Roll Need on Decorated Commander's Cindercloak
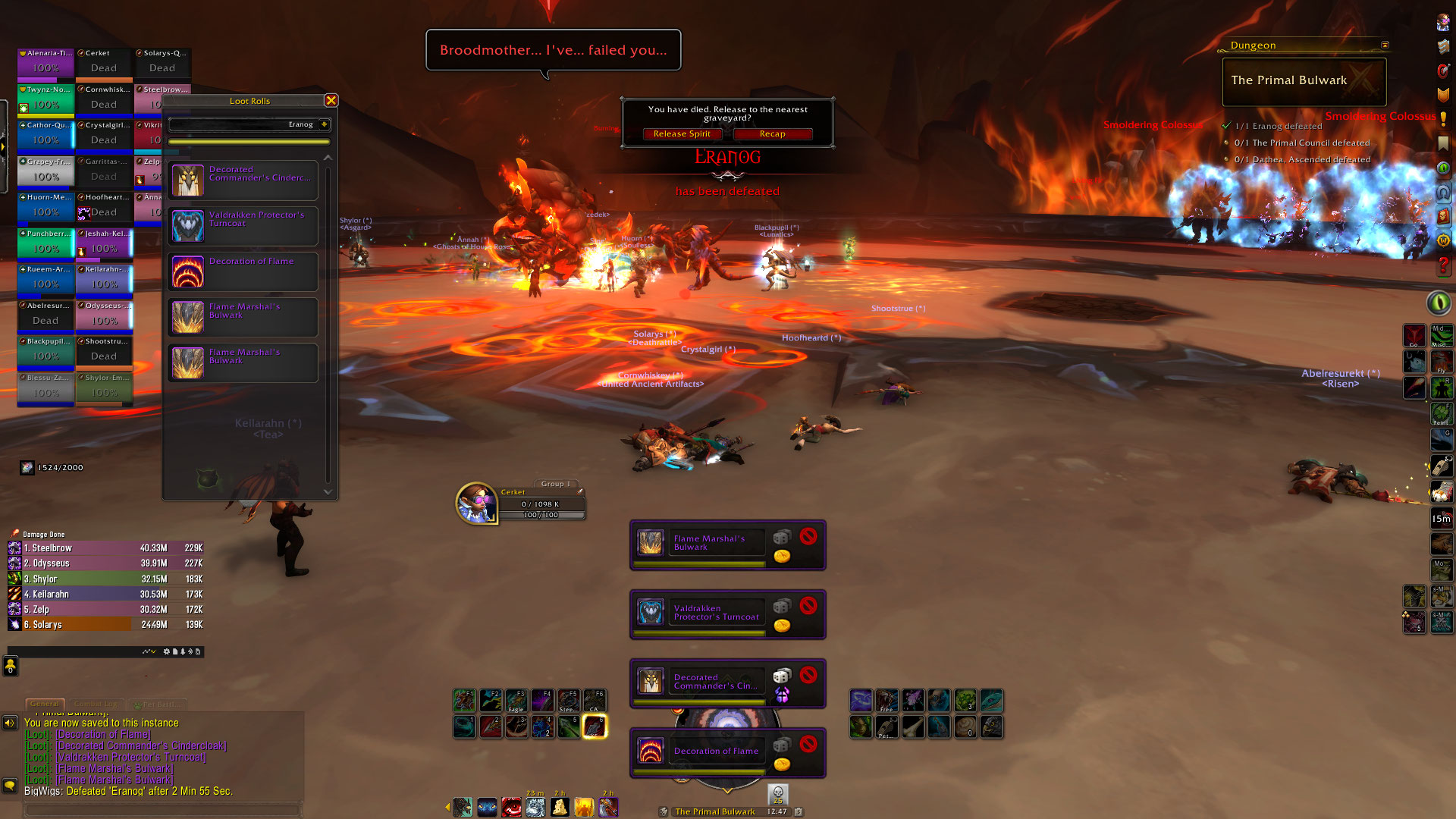This screenshot has width=1456, height=819. point(781,676)
